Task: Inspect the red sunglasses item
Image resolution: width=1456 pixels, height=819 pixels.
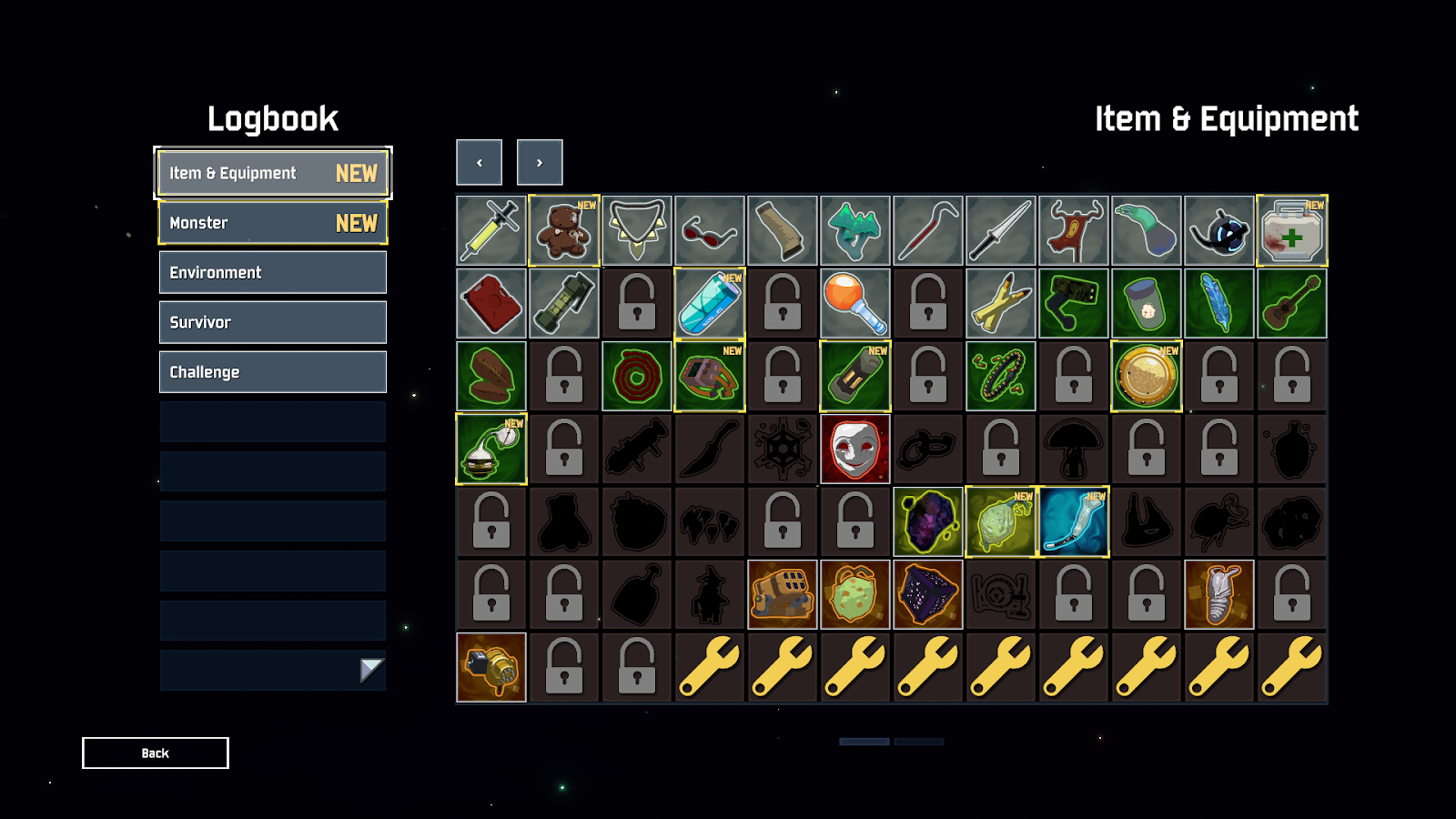Action: [710, 231]
